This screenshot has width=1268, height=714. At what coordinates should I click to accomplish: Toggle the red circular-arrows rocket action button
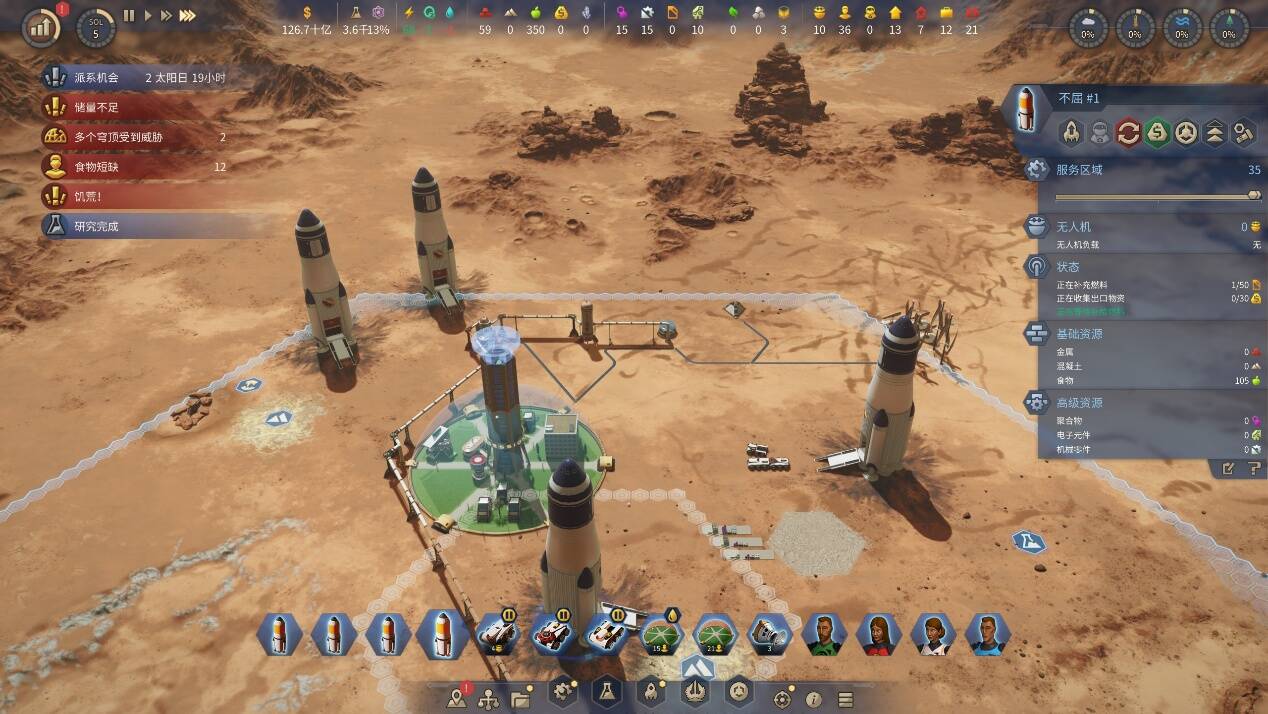coord(1129,131)
